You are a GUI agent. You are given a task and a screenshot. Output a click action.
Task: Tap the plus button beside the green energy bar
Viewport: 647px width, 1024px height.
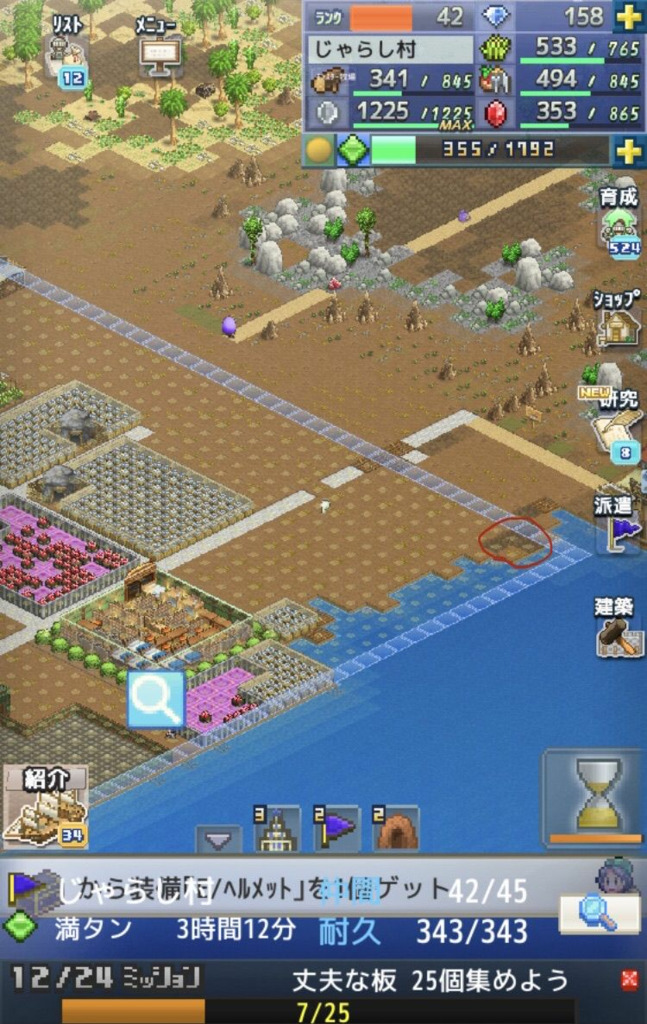point(628,151)
